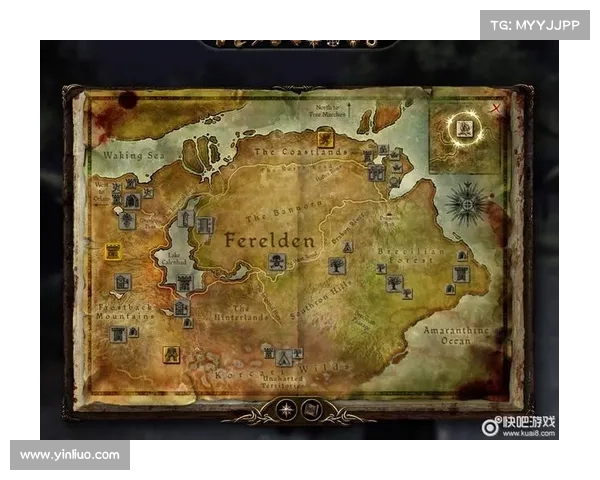Select the docks marker east of Lake Calenhad's tower
Viewport: 600px width, 480px height.
coord(206,225)
